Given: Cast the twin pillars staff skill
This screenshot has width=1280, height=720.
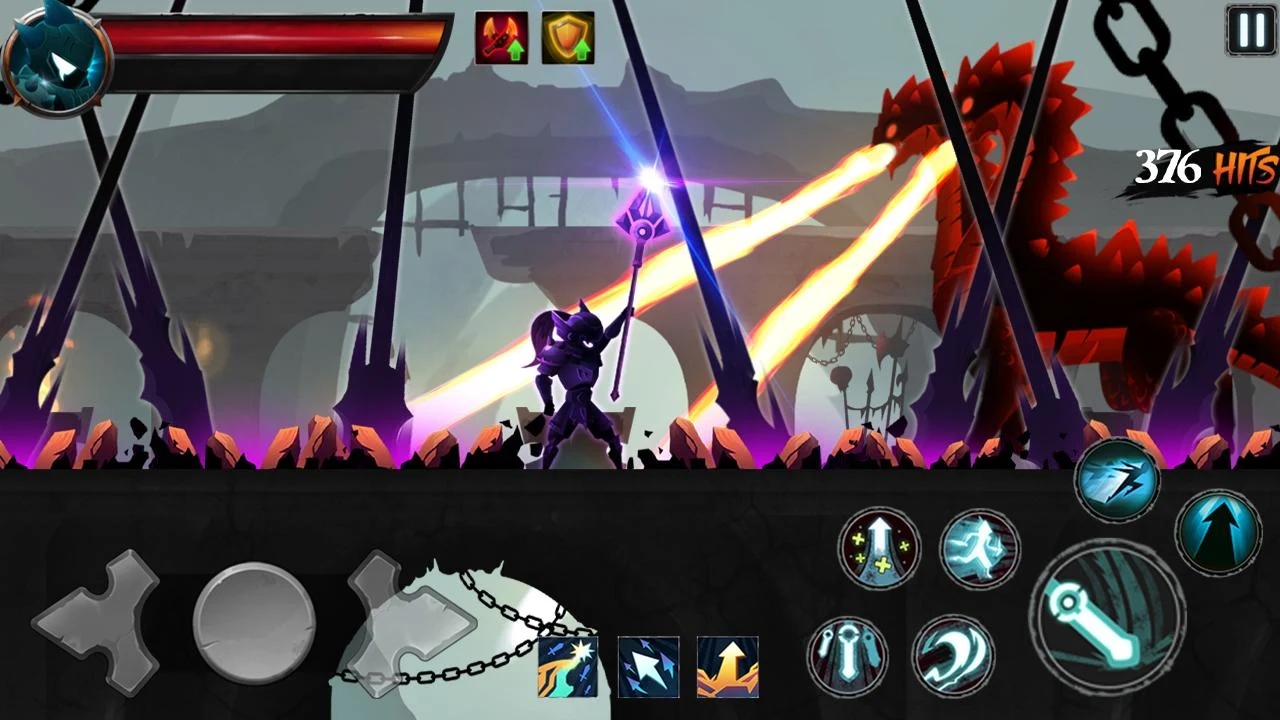Looking at the screenshot, I should (x=847, y=656).
